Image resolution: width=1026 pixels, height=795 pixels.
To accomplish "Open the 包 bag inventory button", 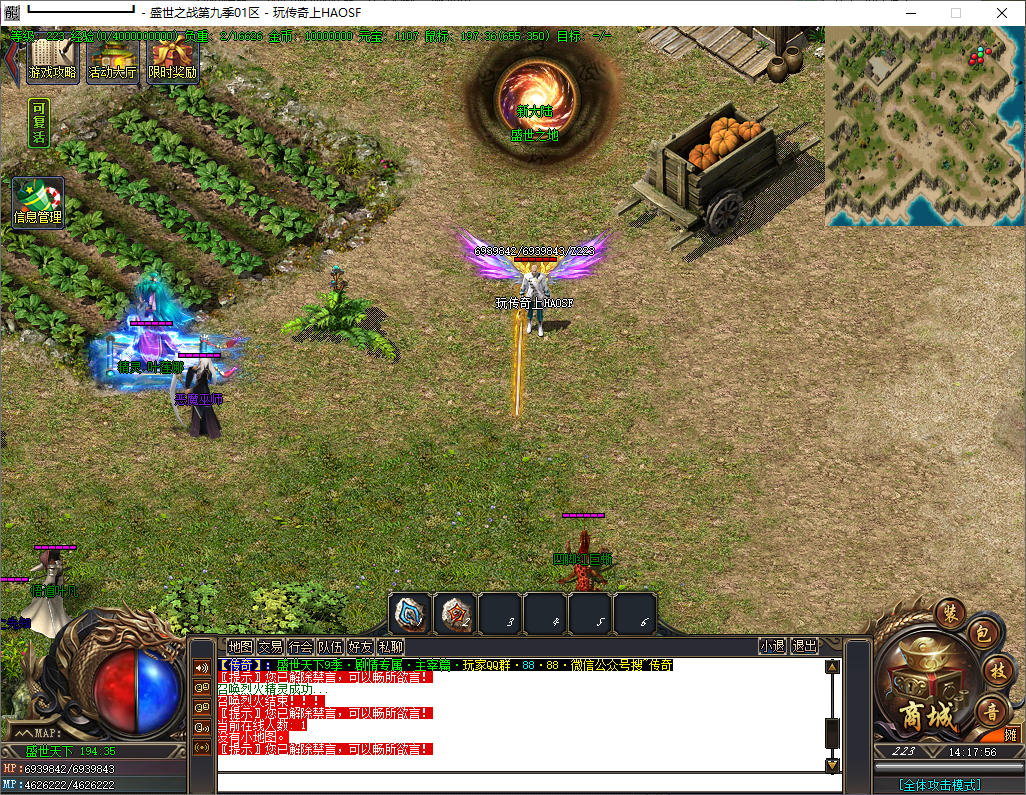I will pyautogui.click(x=982, y=632).
